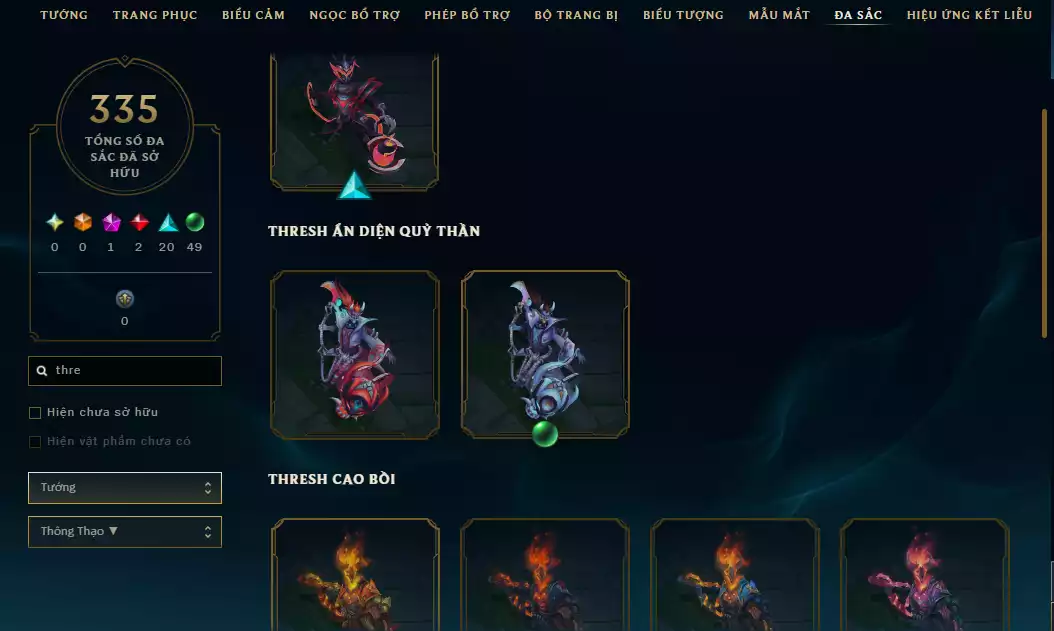Show the Biểu Tượng tab

[x=683, y=15]
